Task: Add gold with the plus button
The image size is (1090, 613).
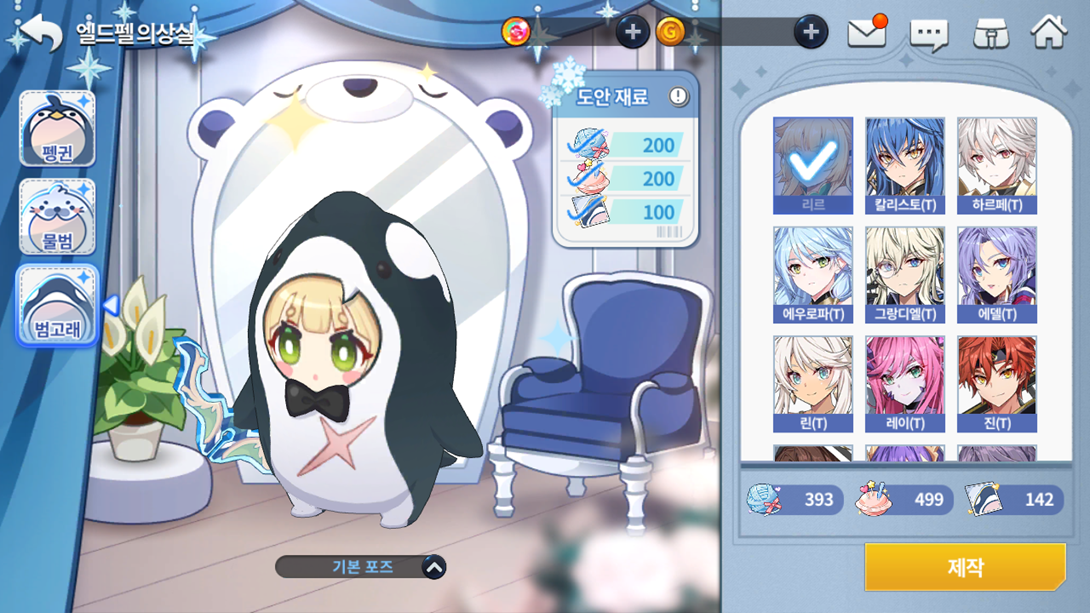Action: pos(811,32)
